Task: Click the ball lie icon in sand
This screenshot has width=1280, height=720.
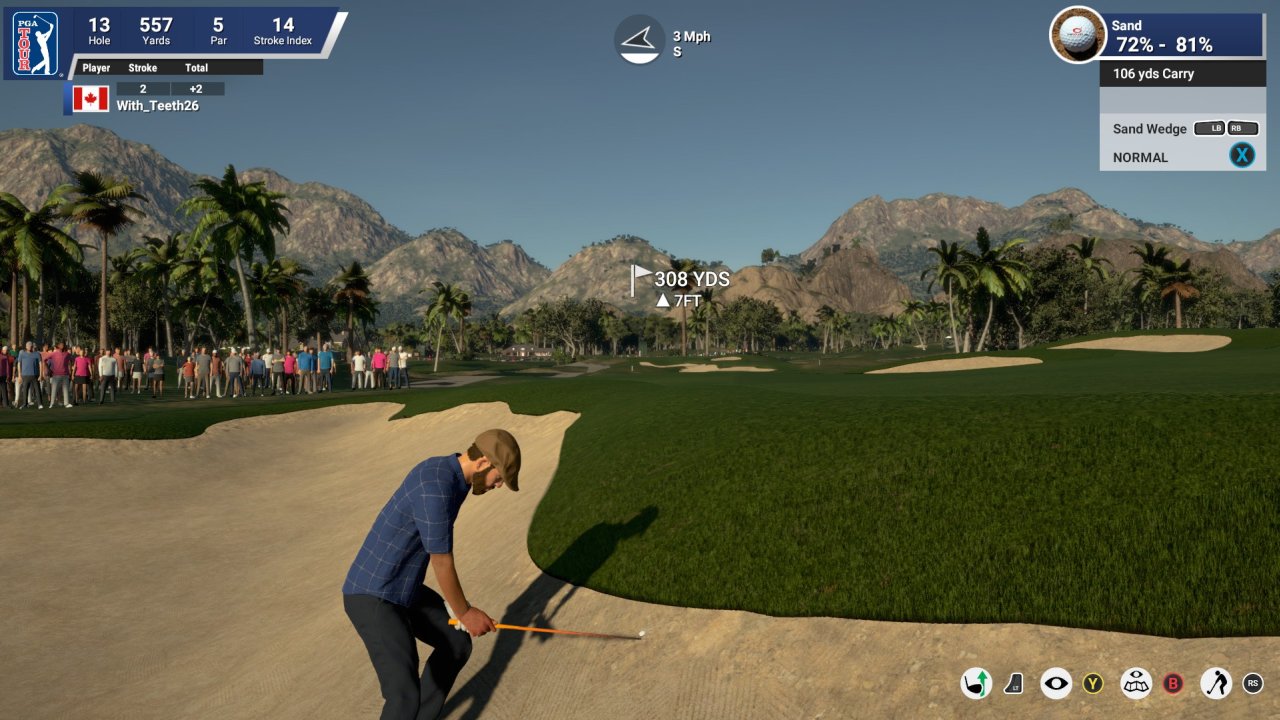Action: click(1077, 34)
